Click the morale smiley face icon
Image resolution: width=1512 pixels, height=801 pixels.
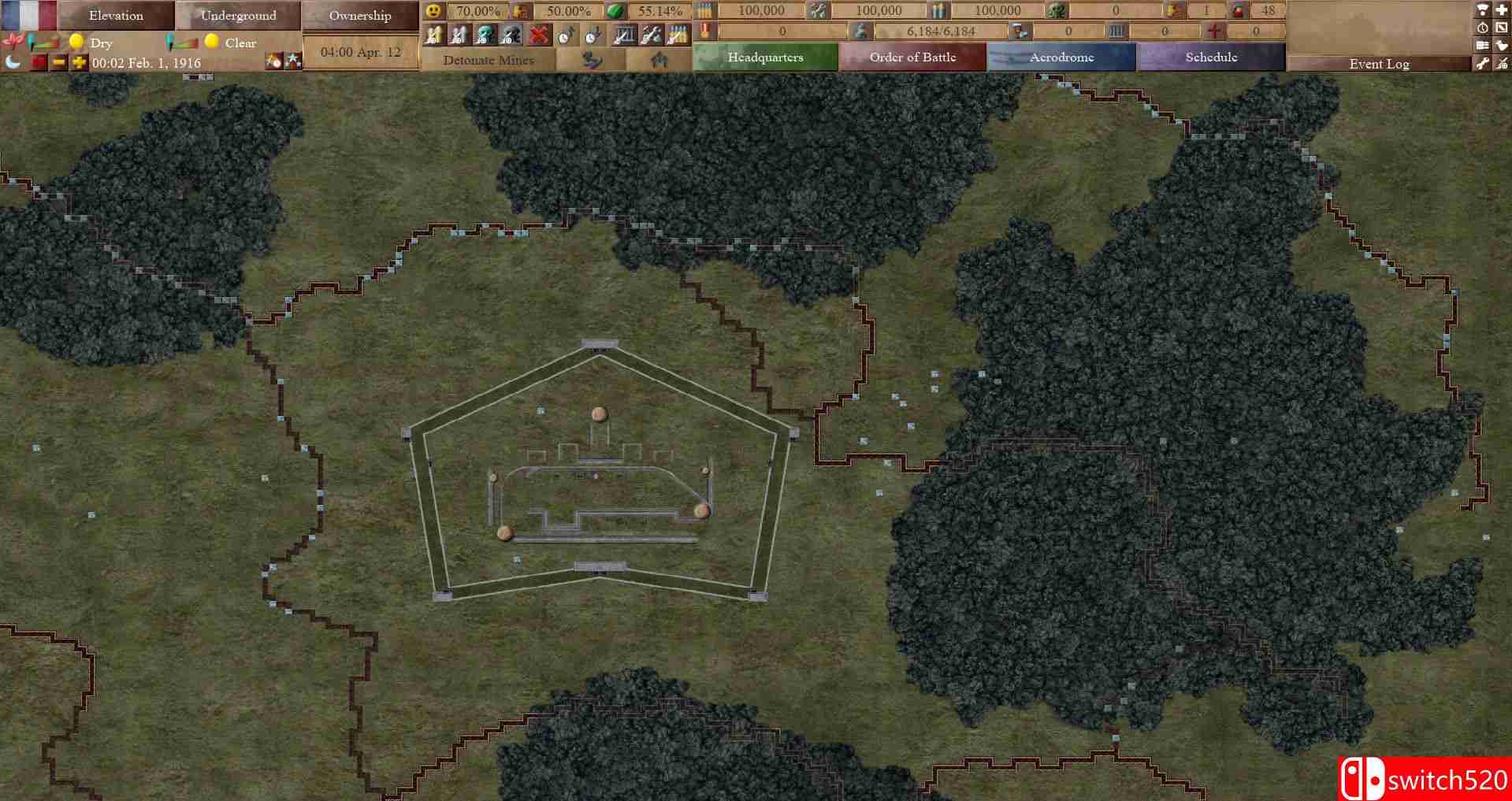coord(433,11)
